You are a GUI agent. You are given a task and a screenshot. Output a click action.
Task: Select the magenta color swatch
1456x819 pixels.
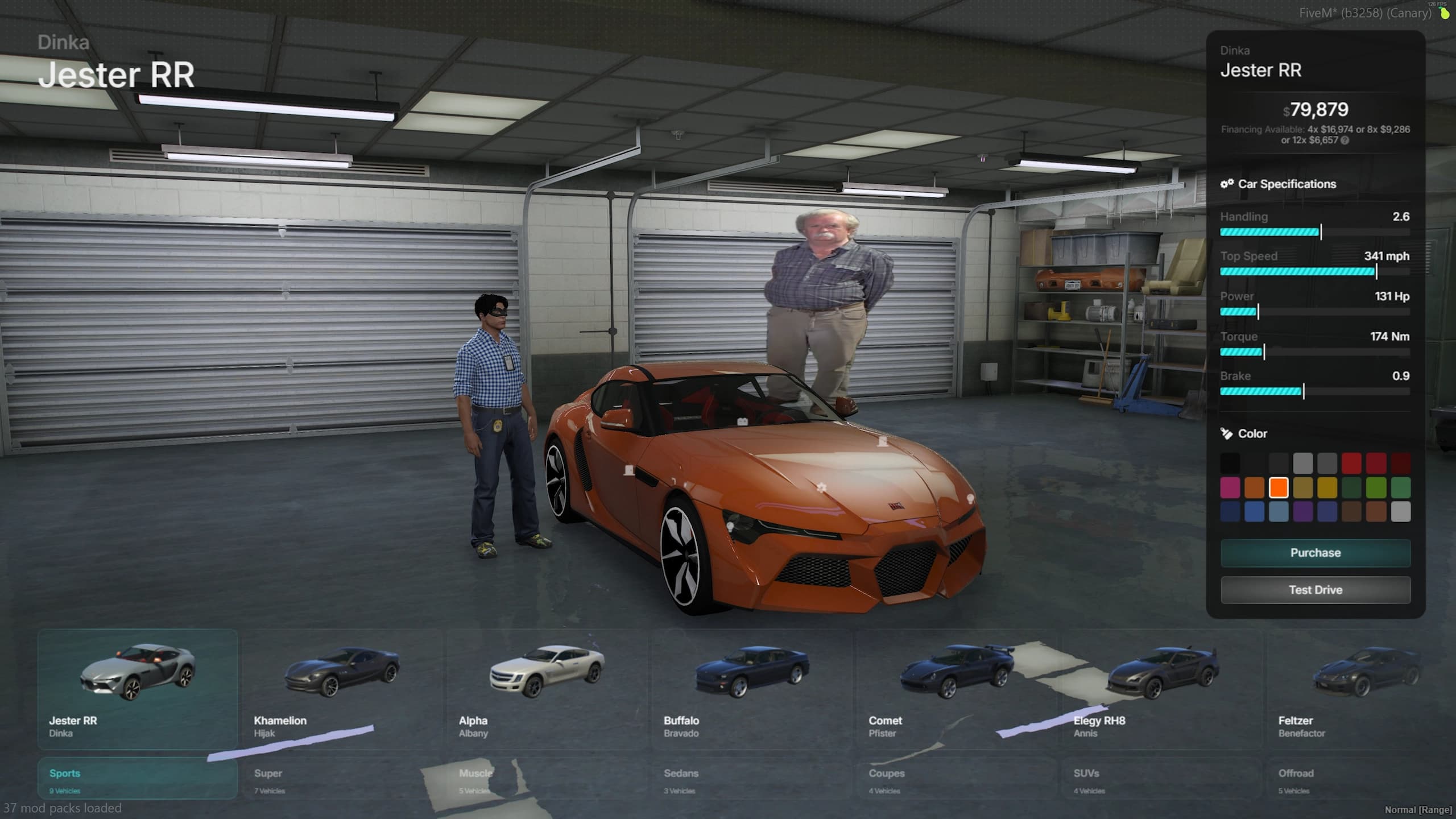pos(1230,488)
